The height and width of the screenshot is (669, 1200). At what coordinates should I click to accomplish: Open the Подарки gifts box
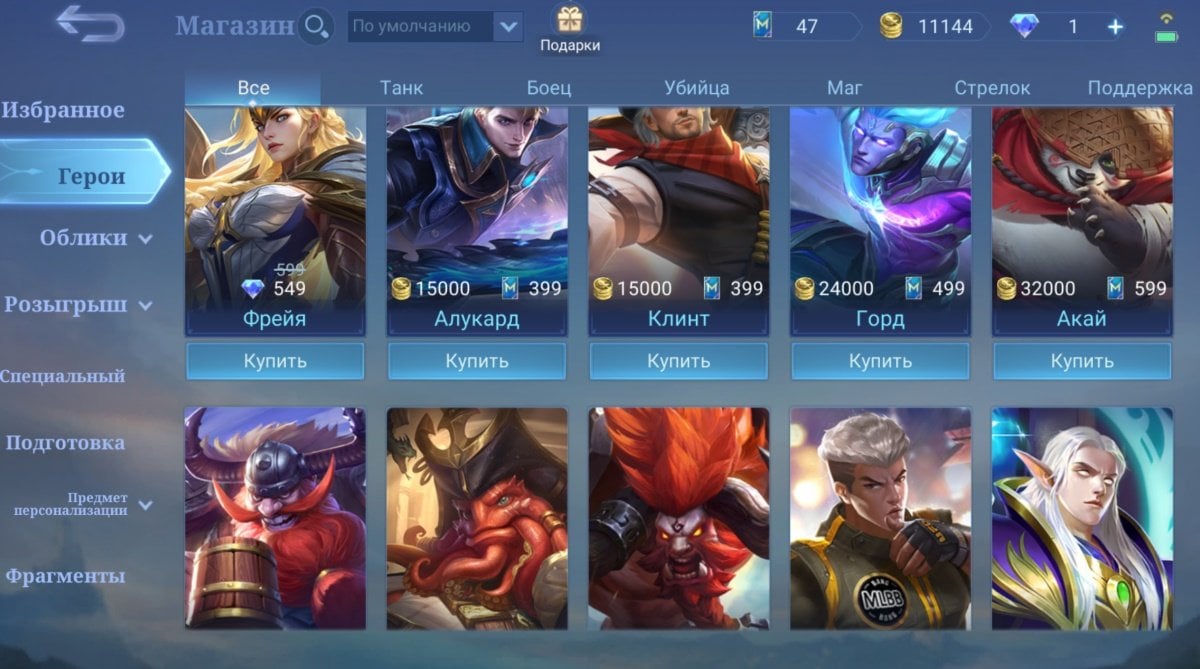[570, 28]
